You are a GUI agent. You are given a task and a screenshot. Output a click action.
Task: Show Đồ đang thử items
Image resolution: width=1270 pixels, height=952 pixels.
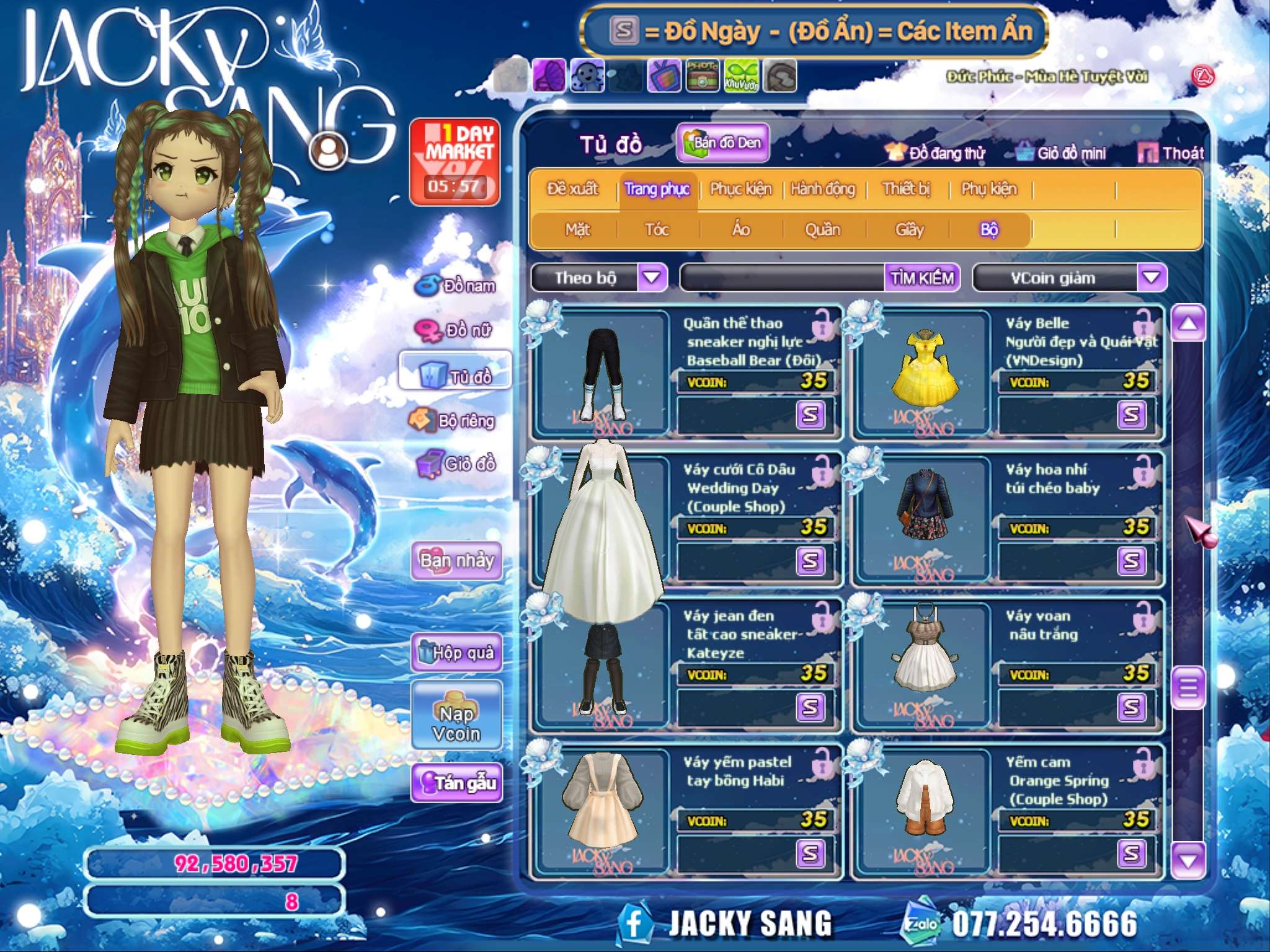[936, 153]
